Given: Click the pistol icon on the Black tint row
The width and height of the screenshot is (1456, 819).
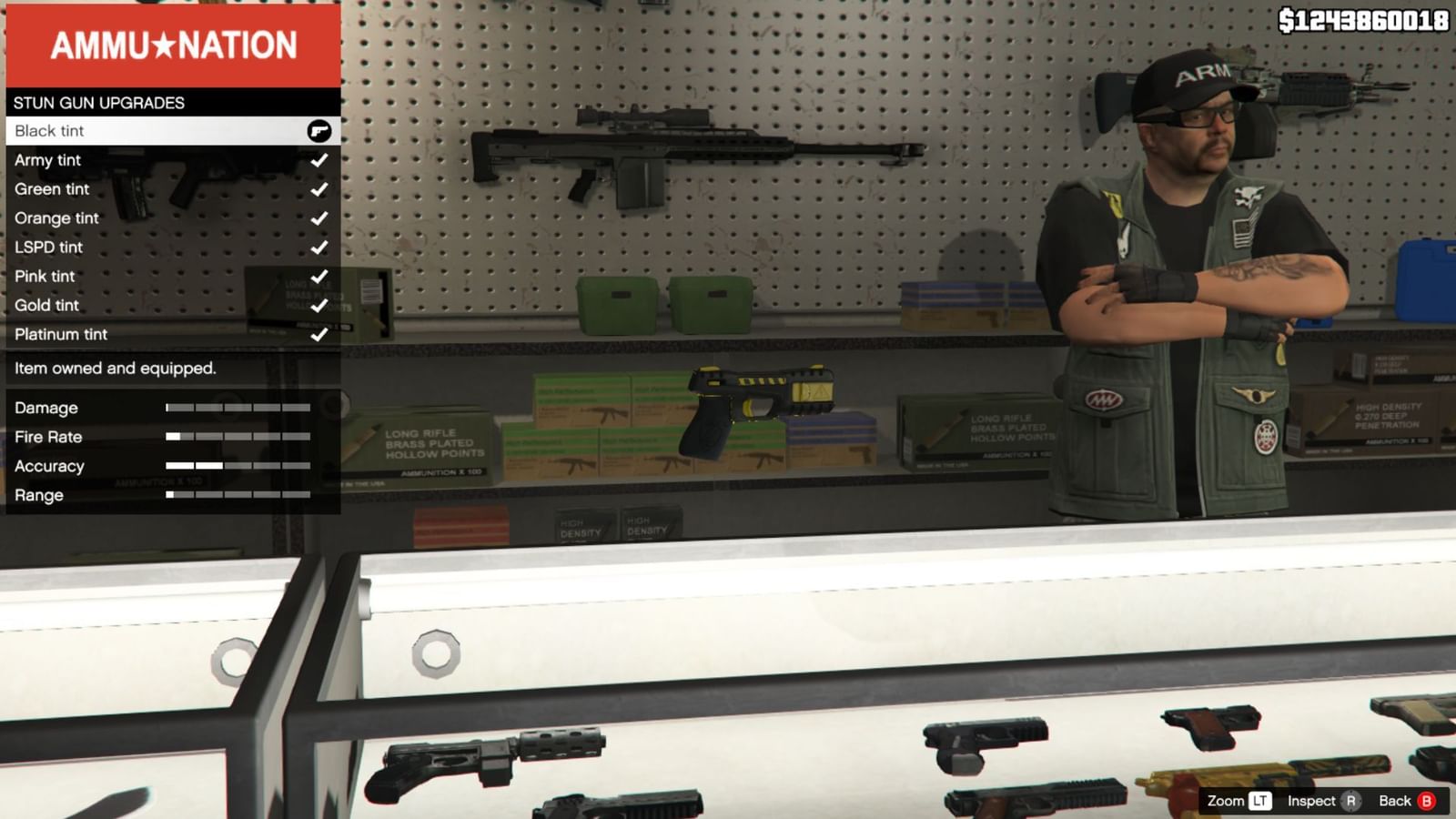Looking at the screenshot, I should 319,130.
